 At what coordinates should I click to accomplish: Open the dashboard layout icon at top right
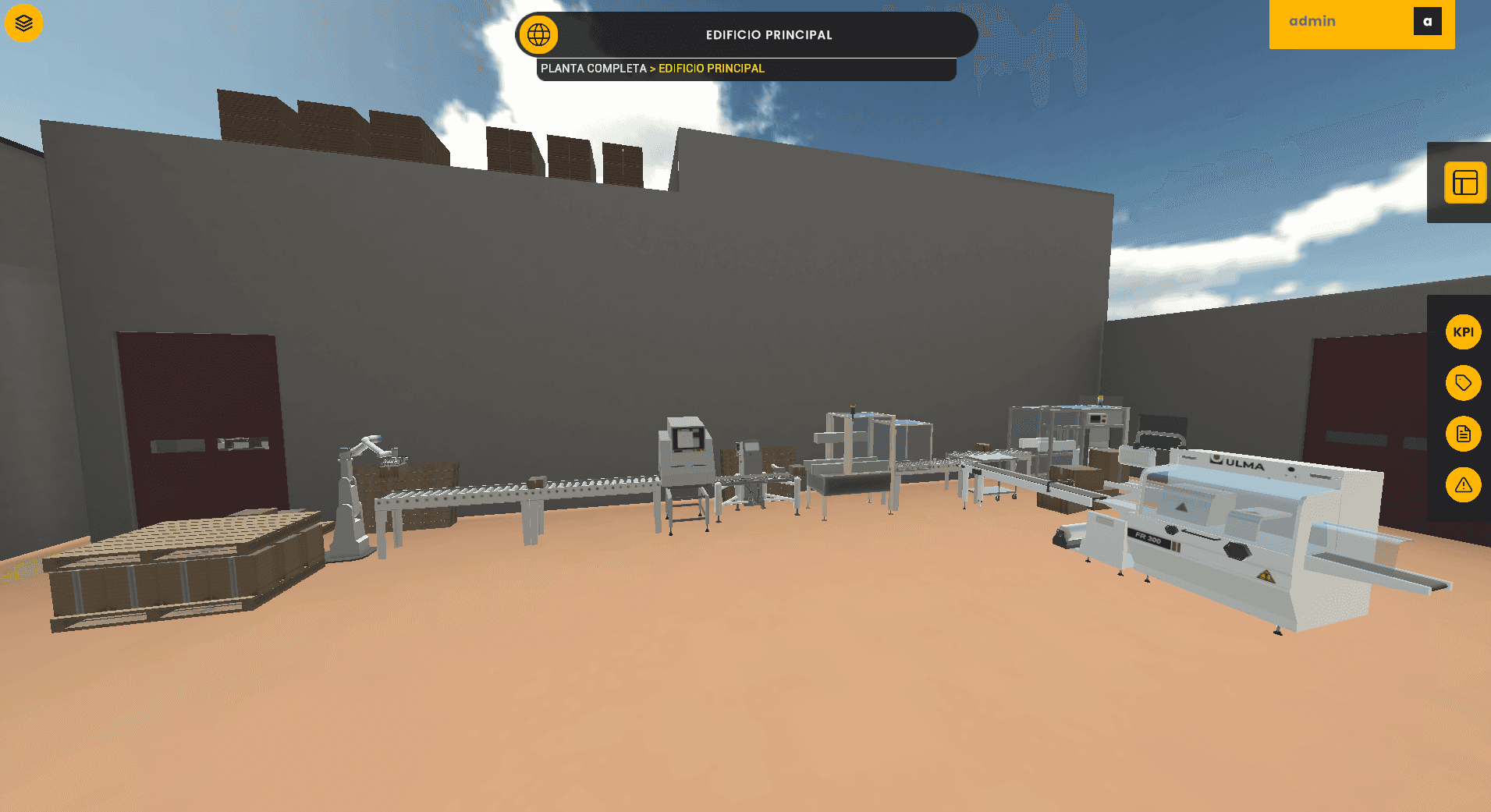1465,183
